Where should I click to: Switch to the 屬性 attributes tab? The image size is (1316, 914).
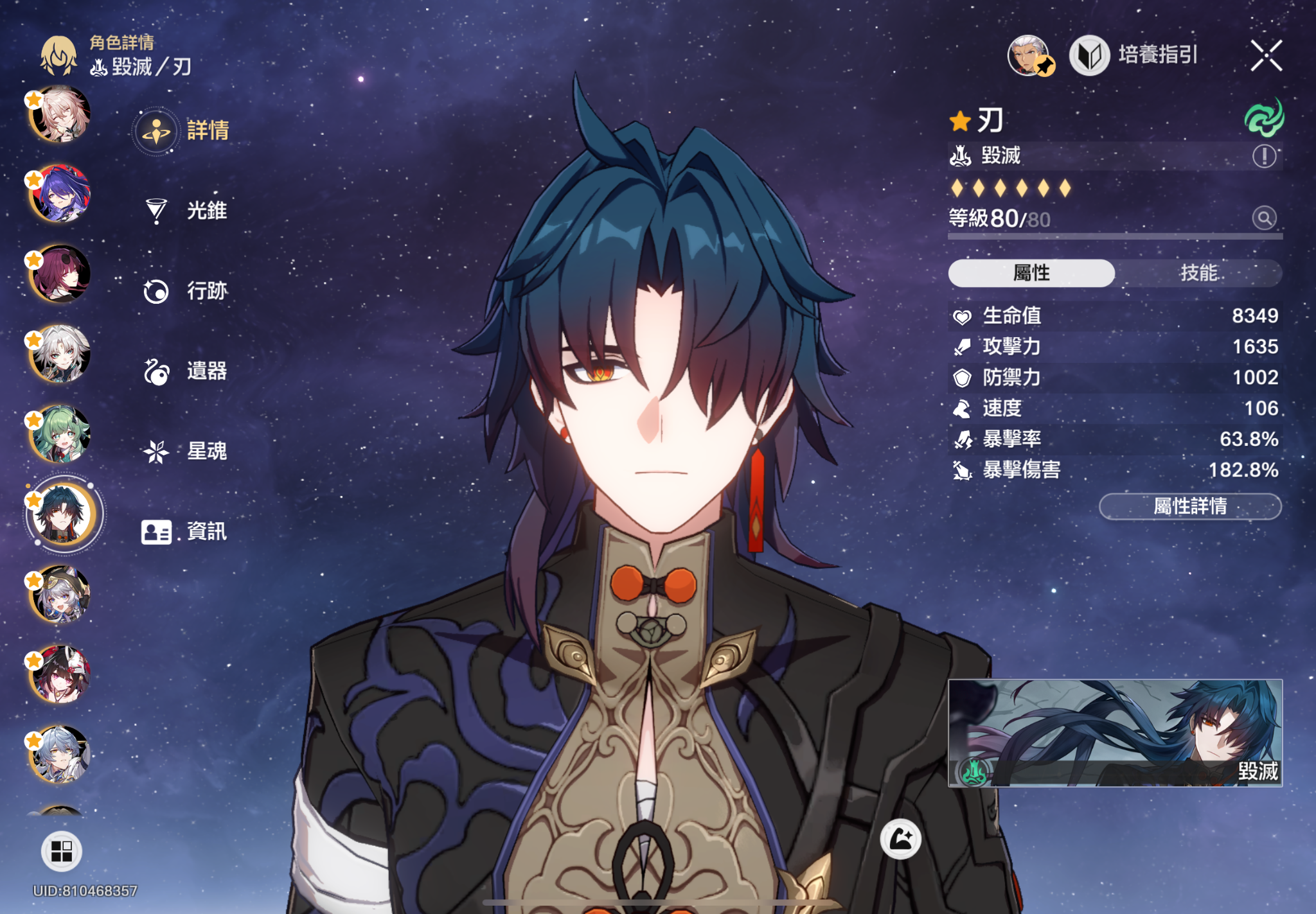[x=1031, y=273]
